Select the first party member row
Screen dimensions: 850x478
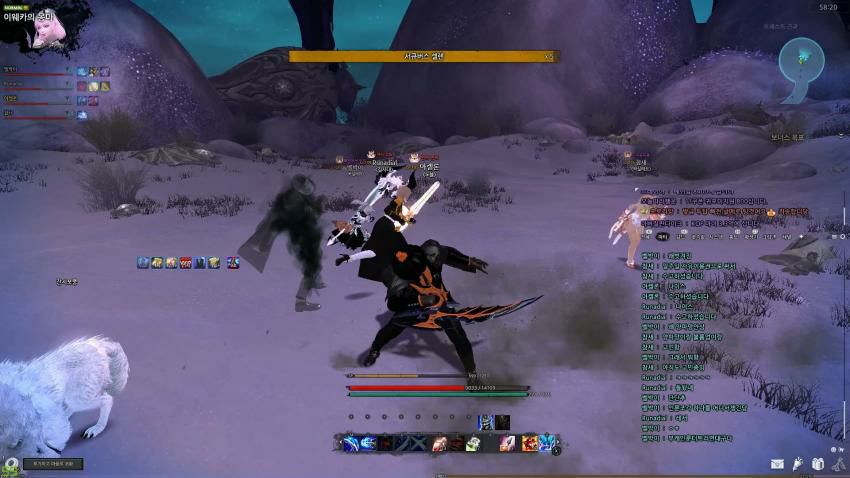[x=38, y=71]
